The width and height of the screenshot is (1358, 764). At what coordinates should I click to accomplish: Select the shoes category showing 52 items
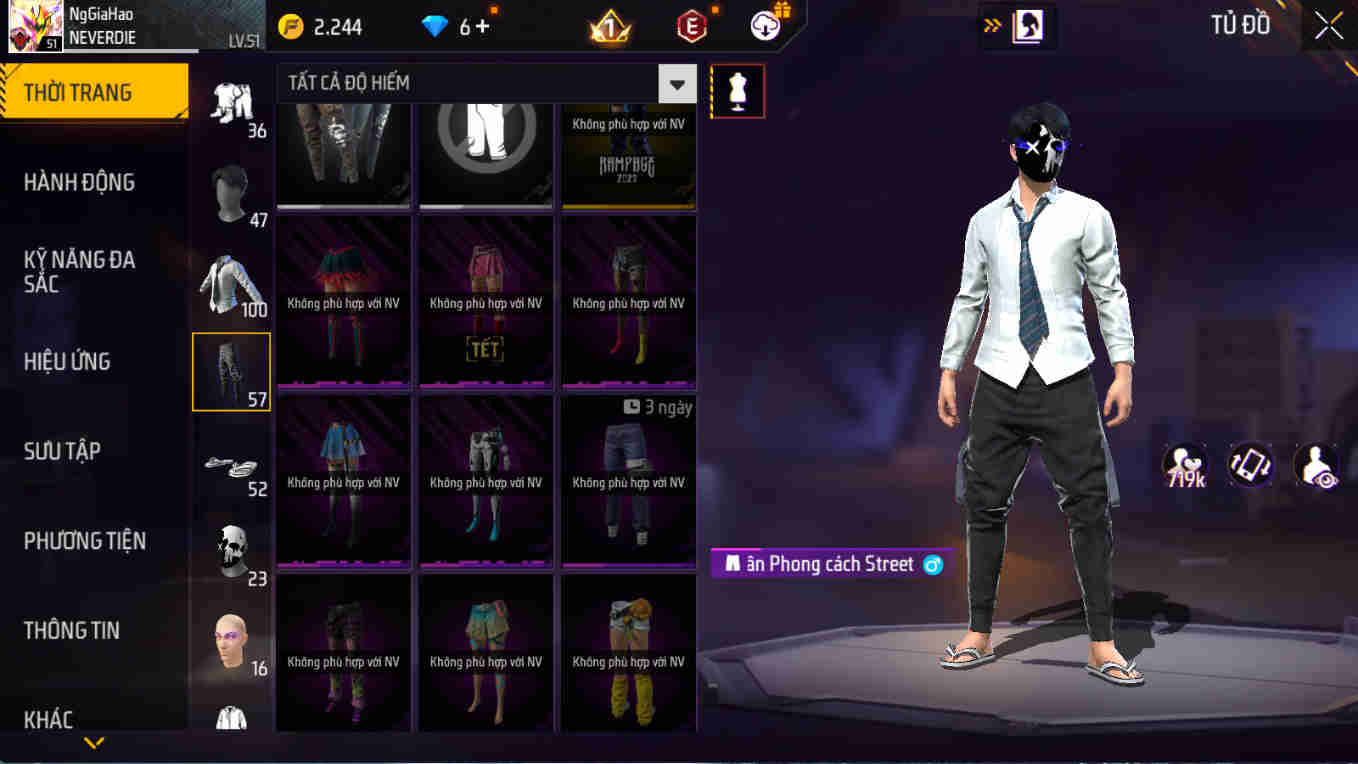tap(231, 460)
